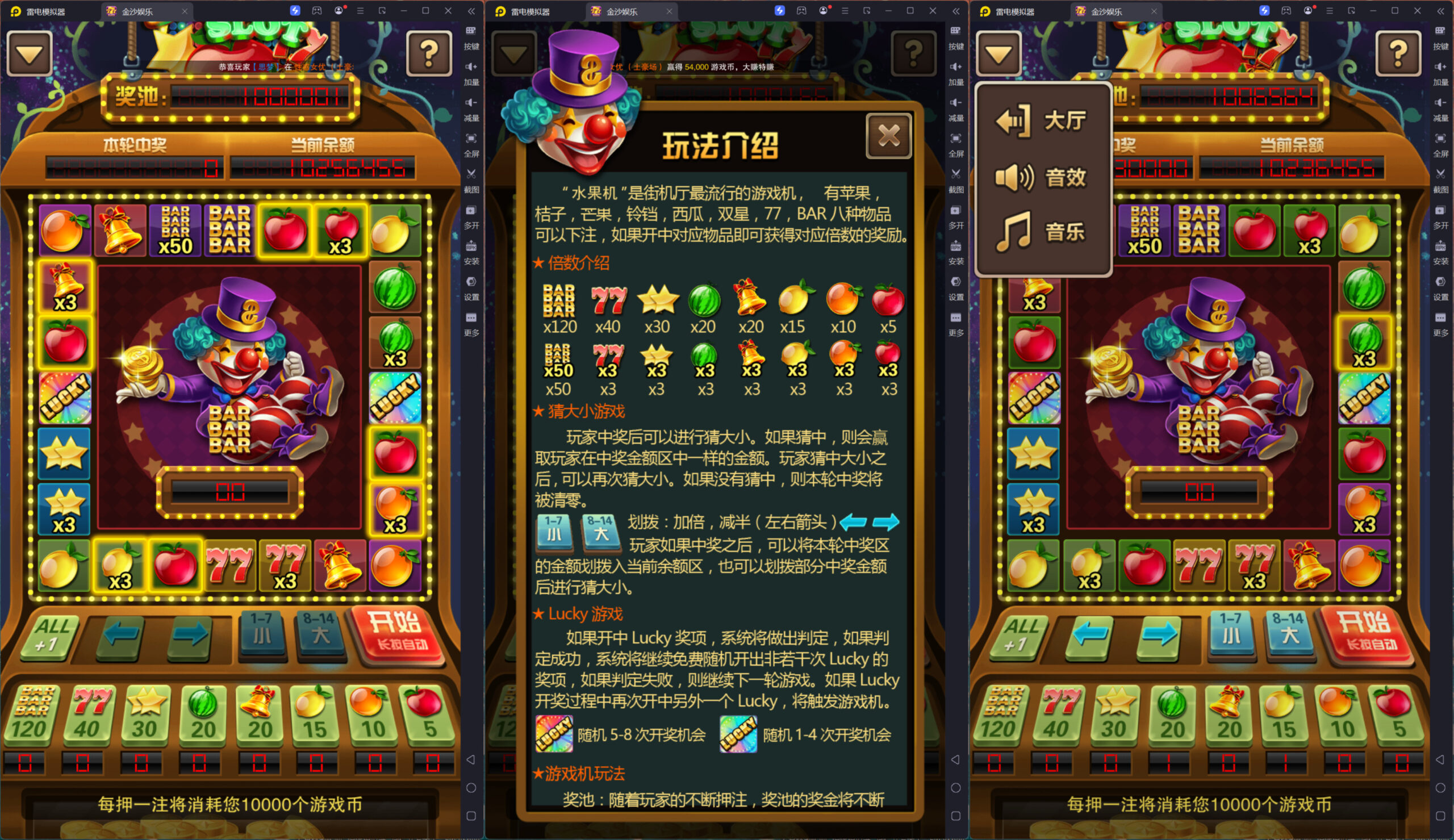1454x840 pixels.
Task: Click the question mark help button
Action: (431, 53)
